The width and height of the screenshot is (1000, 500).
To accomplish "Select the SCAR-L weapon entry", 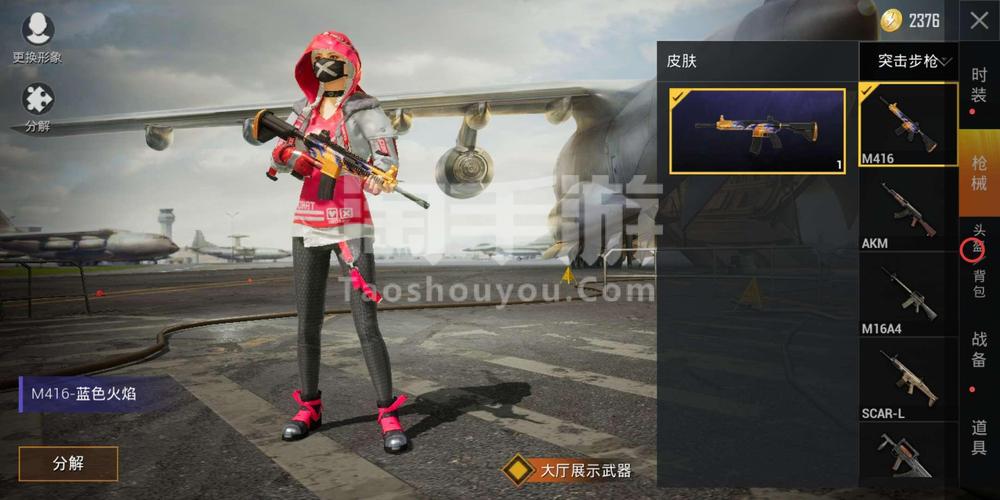I will pos(908,378).
